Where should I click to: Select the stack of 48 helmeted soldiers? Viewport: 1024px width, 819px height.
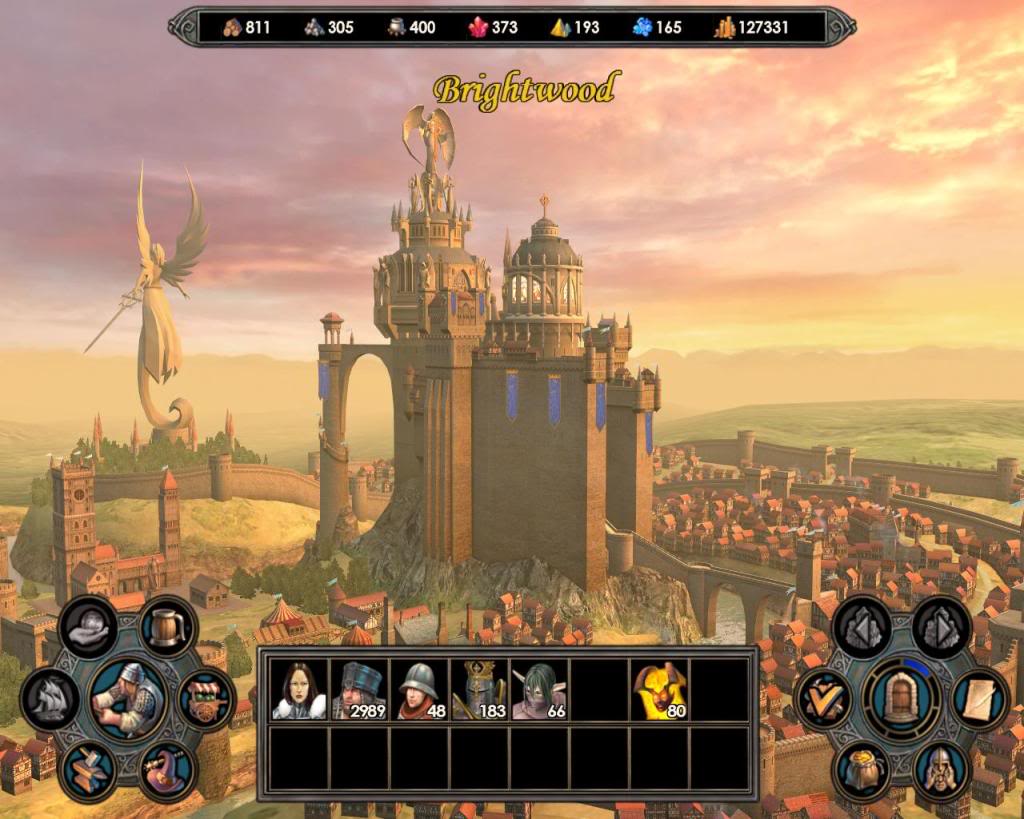point(419,690)
